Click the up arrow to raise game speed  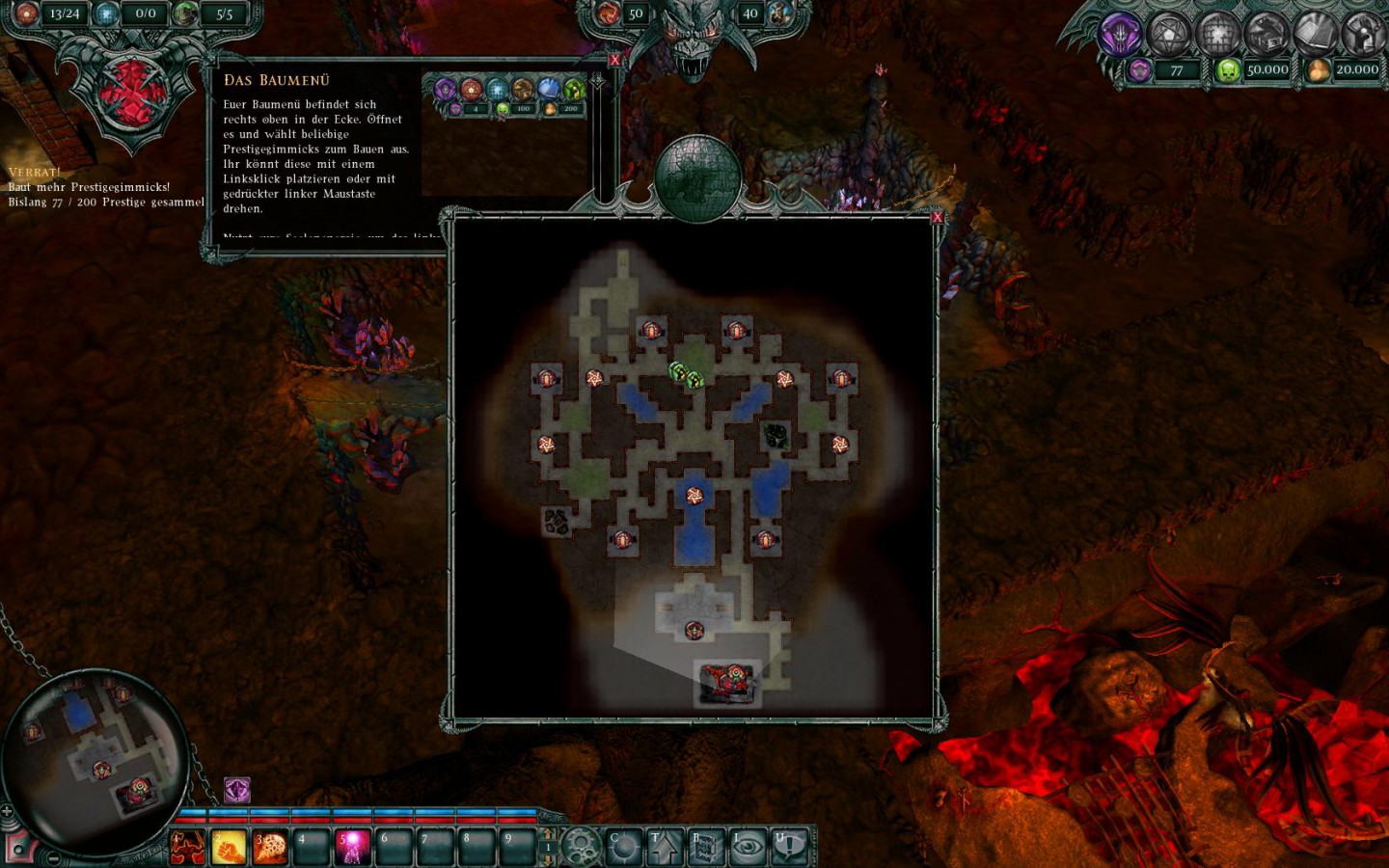click(x=548, y=831)
